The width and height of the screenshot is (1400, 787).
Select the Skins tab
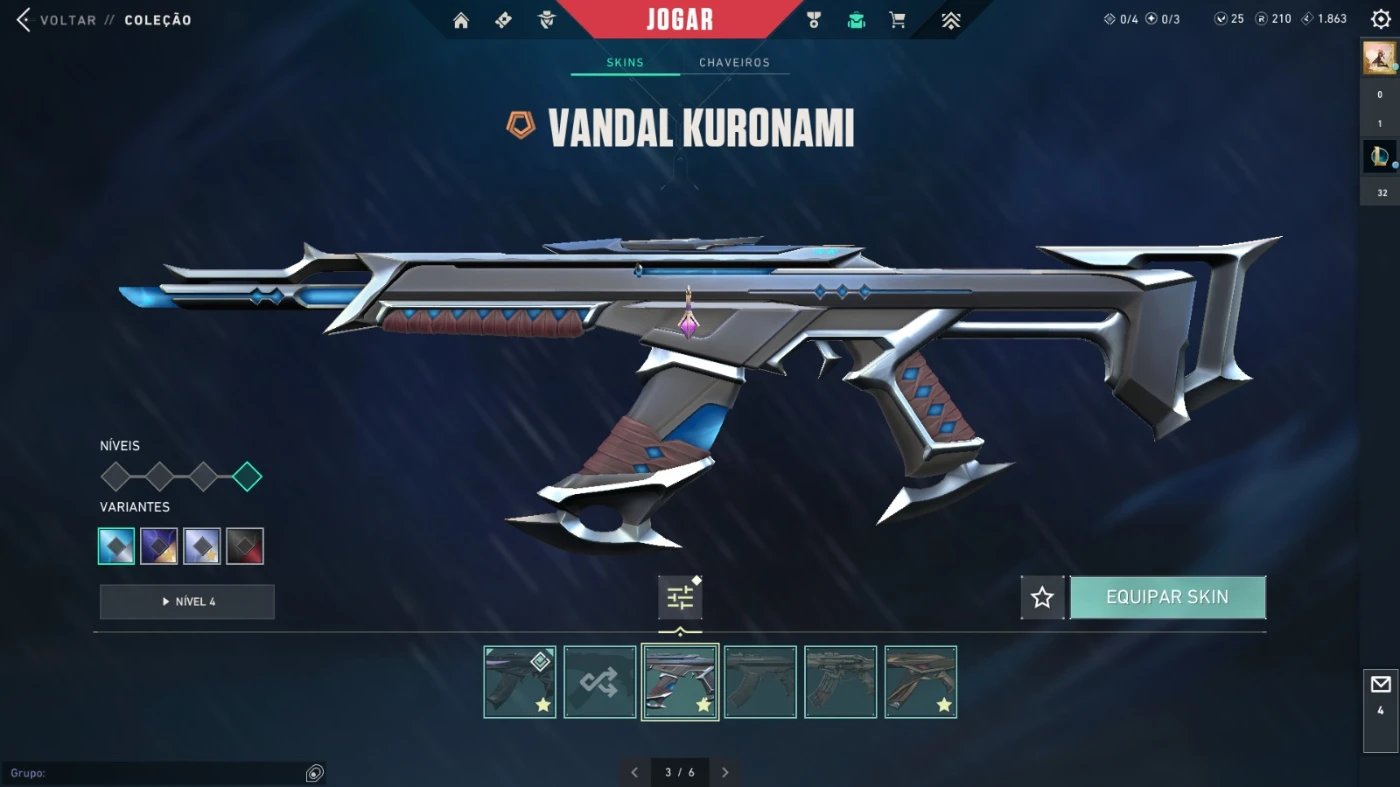tap(625, 62)
